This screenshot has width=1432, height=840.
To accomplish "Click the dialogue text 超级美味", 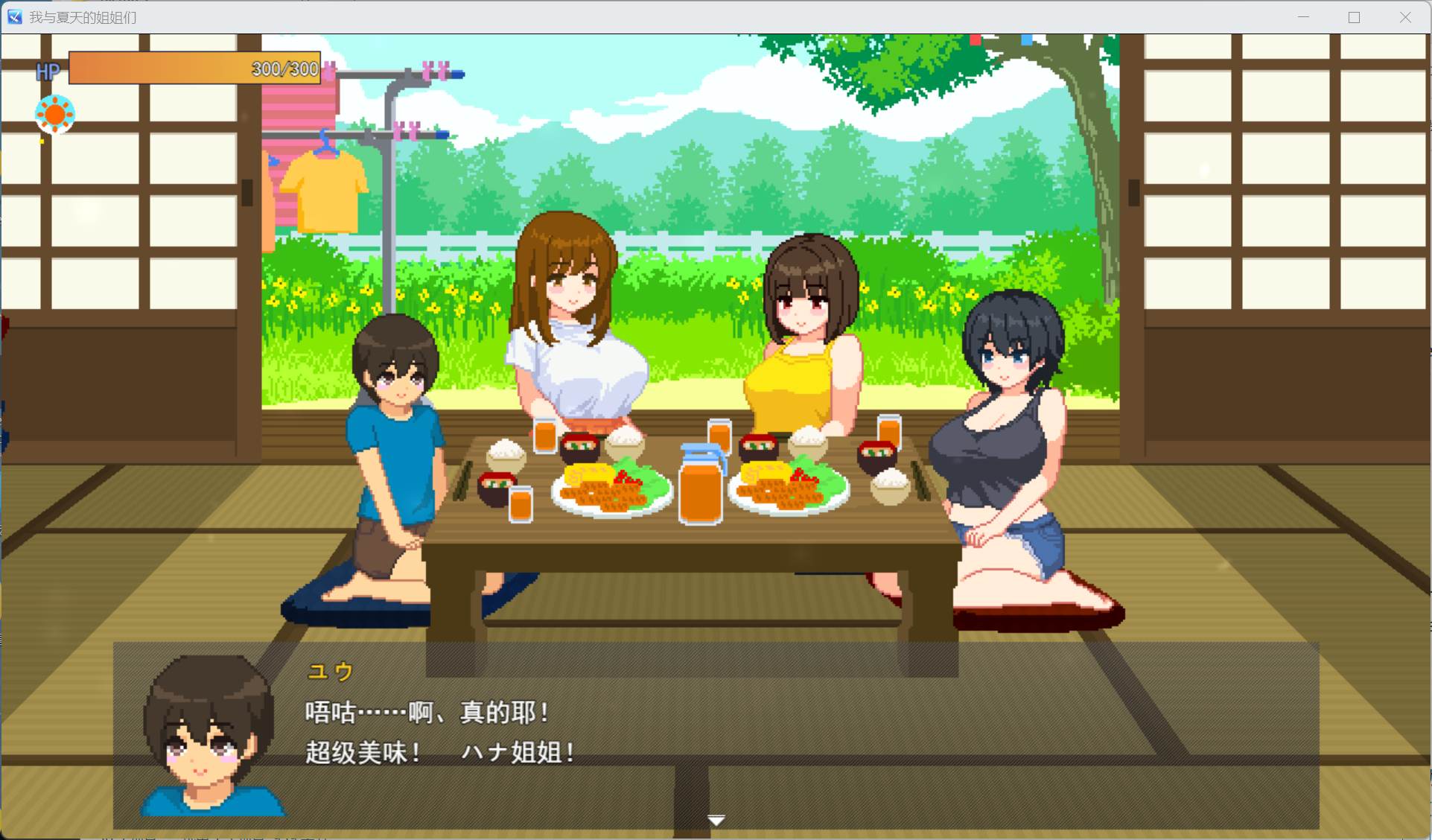I will click(363, 751).
